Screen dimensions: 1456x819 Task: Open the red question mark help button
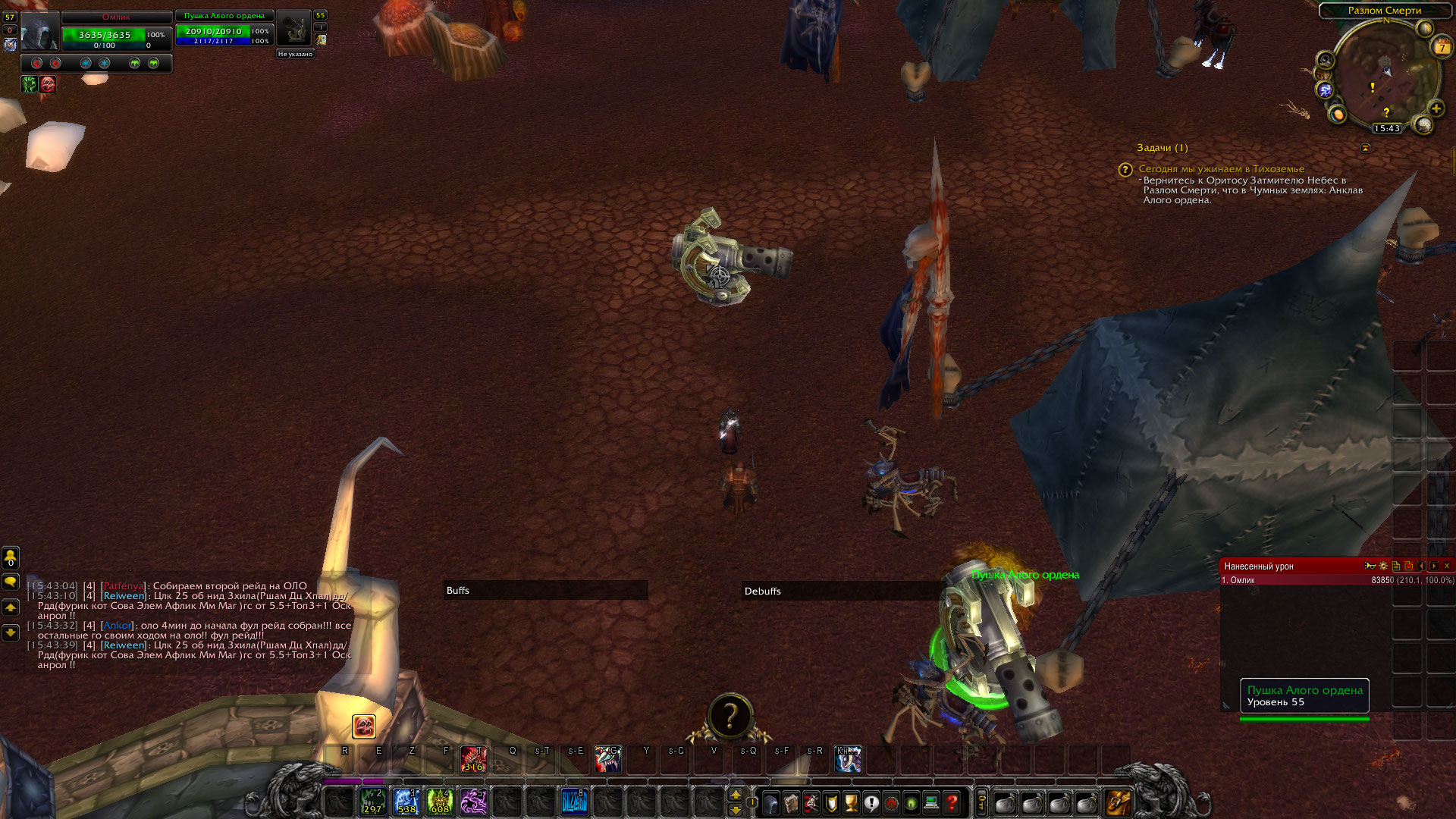click(952, 802)
